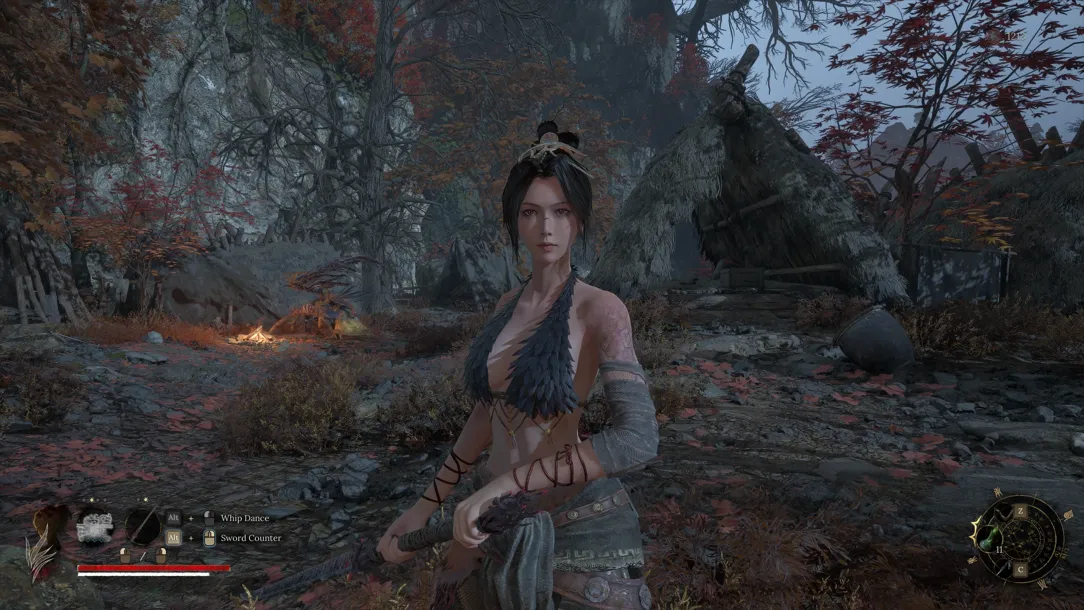The image size is (1084, 610).
Task: Select the white mask skill icon
Action: click(96, 525)
